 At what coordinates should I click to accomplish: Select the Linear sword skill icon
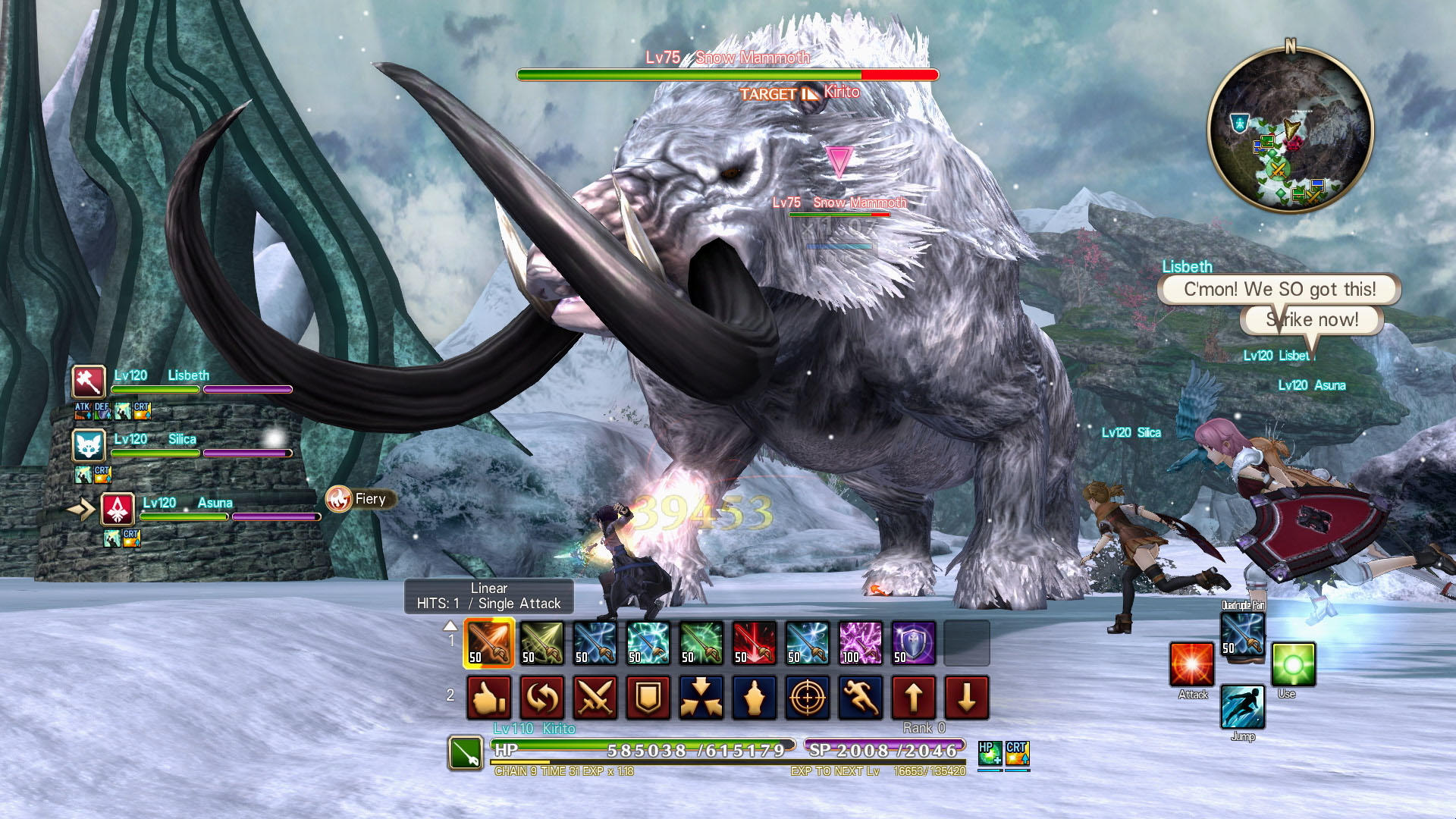click(489, 643)
